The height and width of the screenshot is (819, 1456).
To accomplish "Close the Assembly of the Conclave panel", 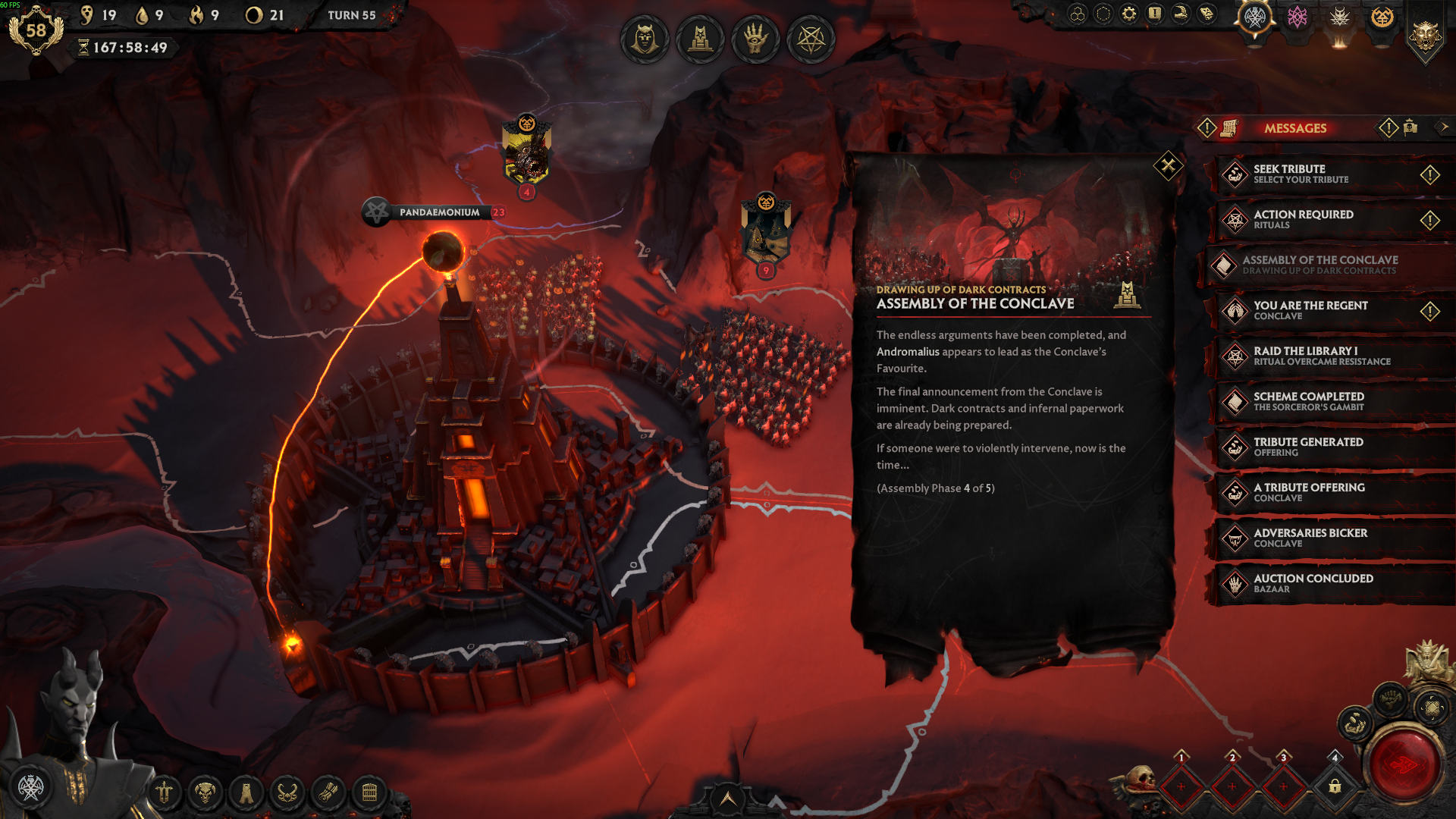I will (x=1168, y=165).
